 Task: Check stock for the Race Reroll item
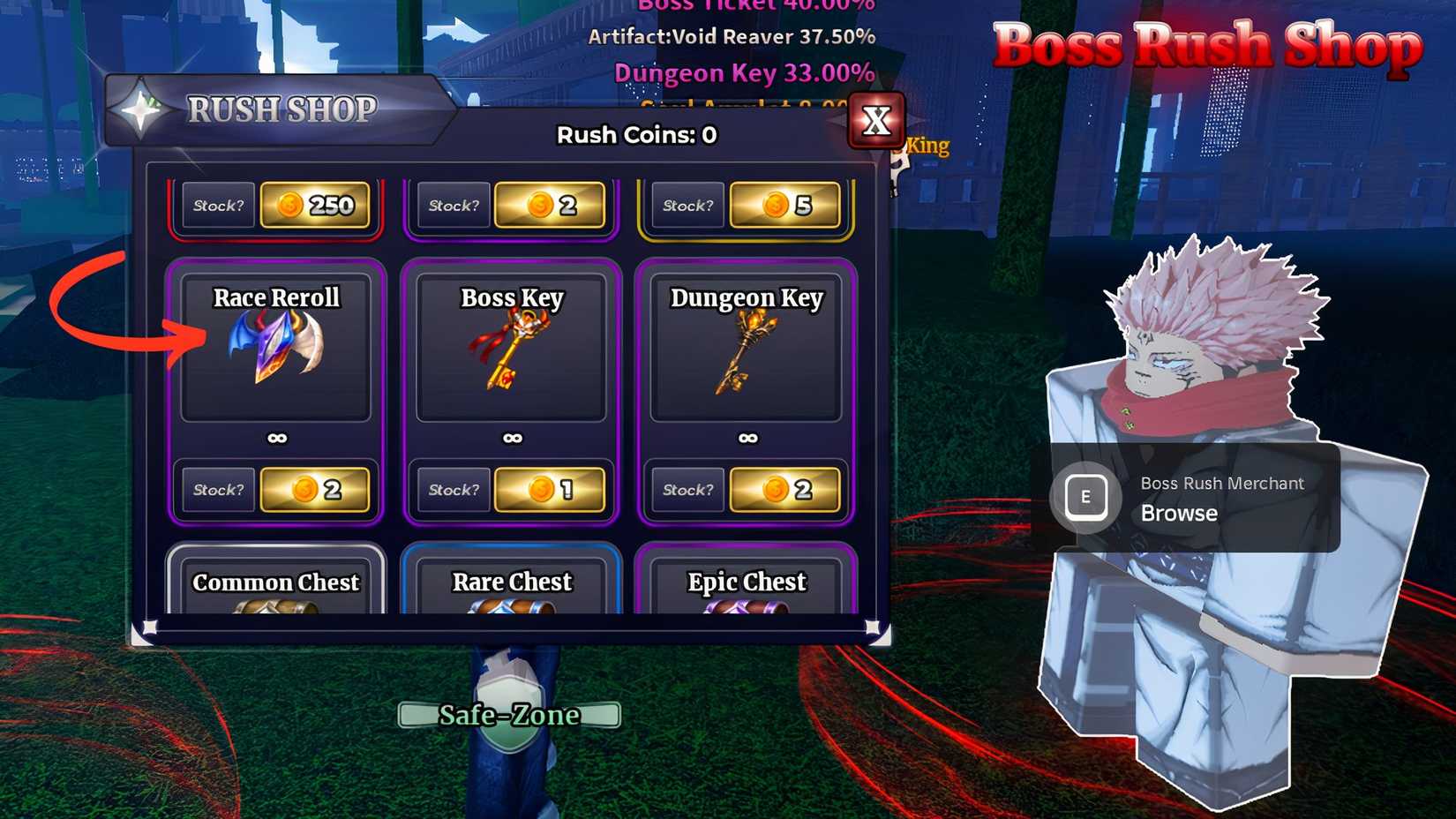pyautogui.click(x=217, y=490)
